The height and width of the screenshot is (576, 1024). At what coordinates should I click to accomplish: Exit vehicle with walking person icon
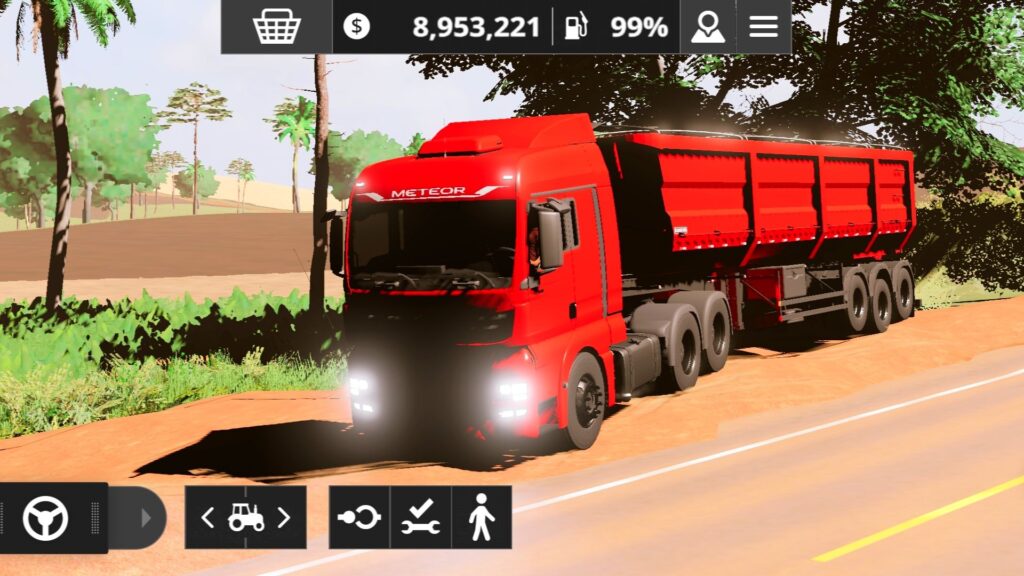(x=481, y=518)
